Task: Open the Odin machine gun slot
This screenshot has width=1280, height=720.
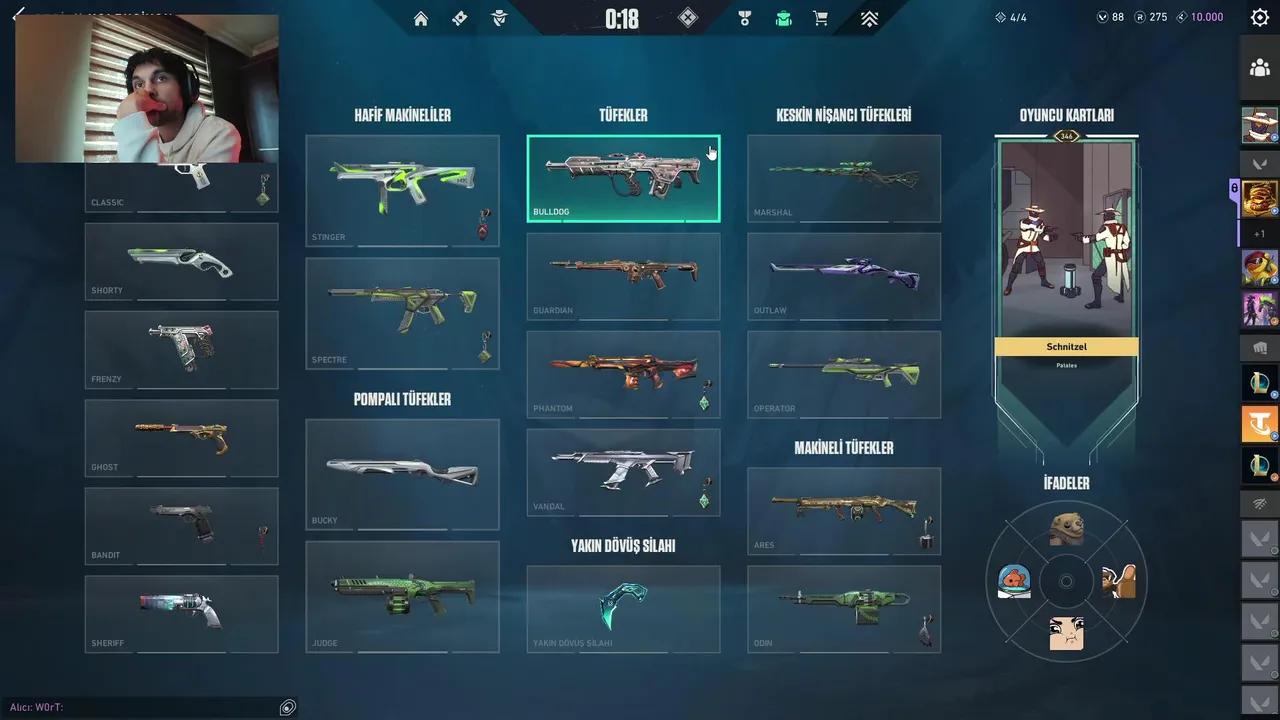Action: point(844,609)
